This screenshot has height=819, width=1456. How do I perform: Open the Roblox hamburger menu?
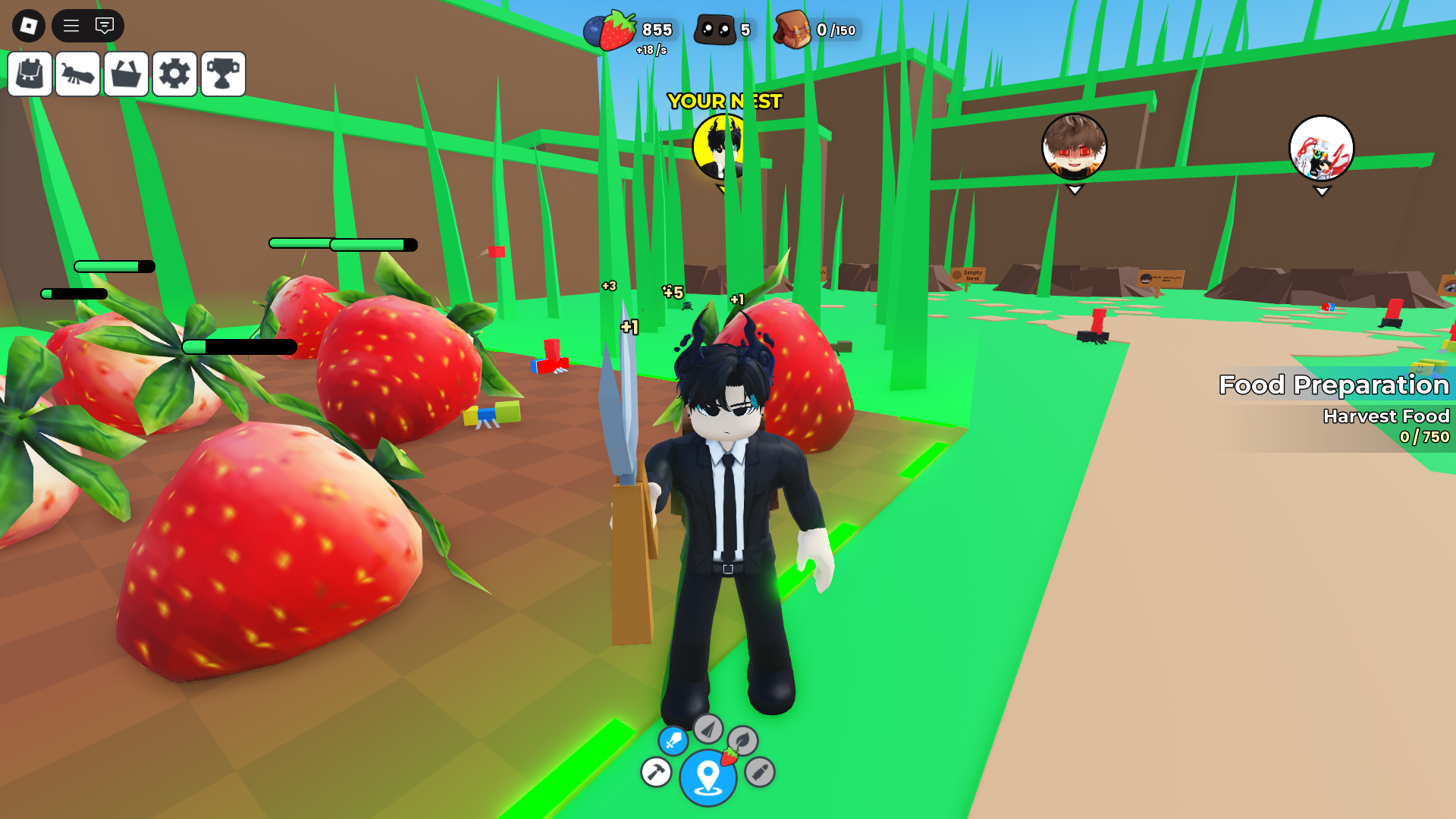pyautogui.click(x=71, y=25)
